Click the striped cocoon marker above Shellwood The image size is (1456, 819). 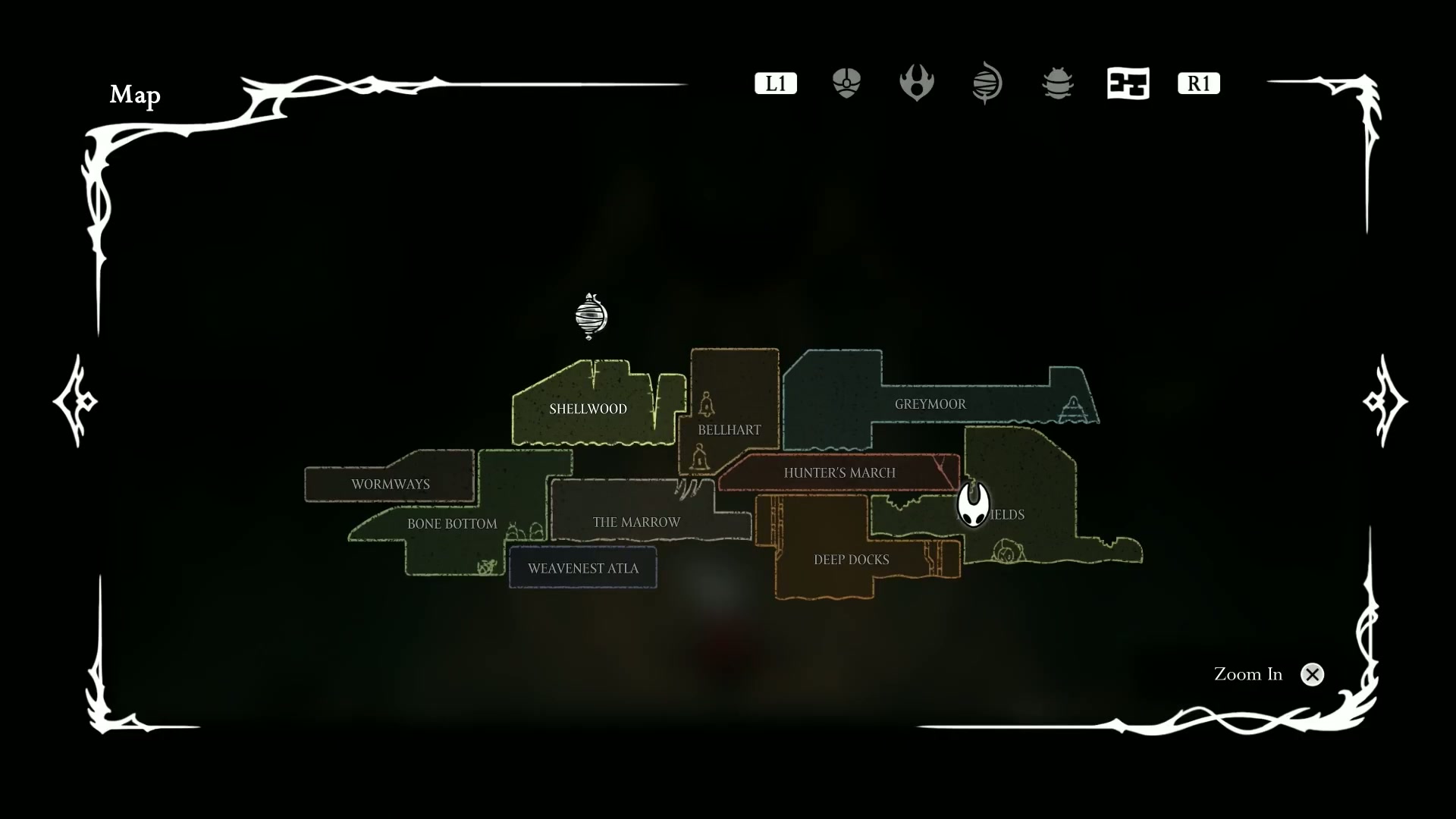click(x=591, y=315)
